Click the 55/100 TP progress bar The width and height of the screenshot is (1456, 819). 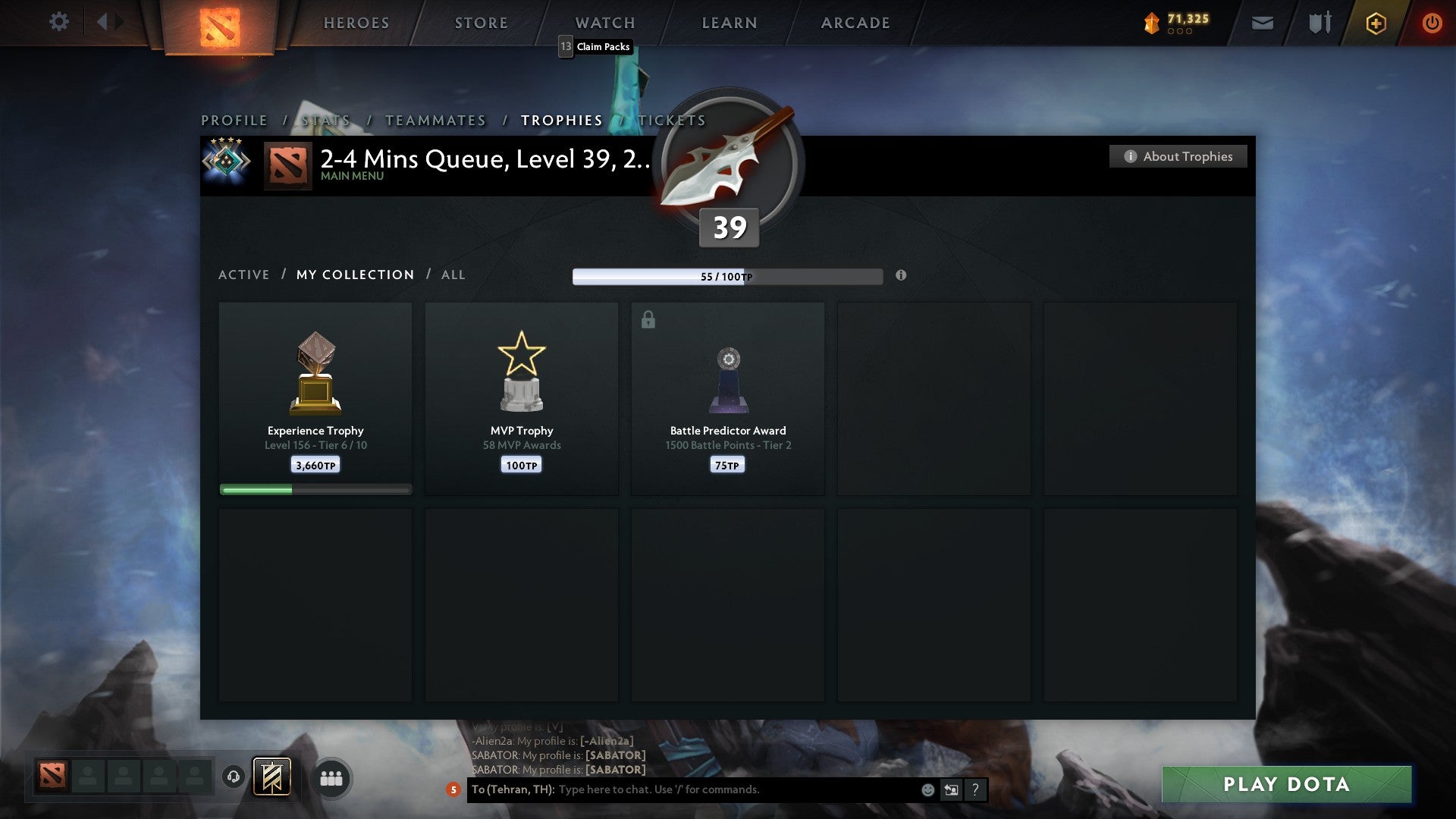pyautogui.click(x=728, y=277)
